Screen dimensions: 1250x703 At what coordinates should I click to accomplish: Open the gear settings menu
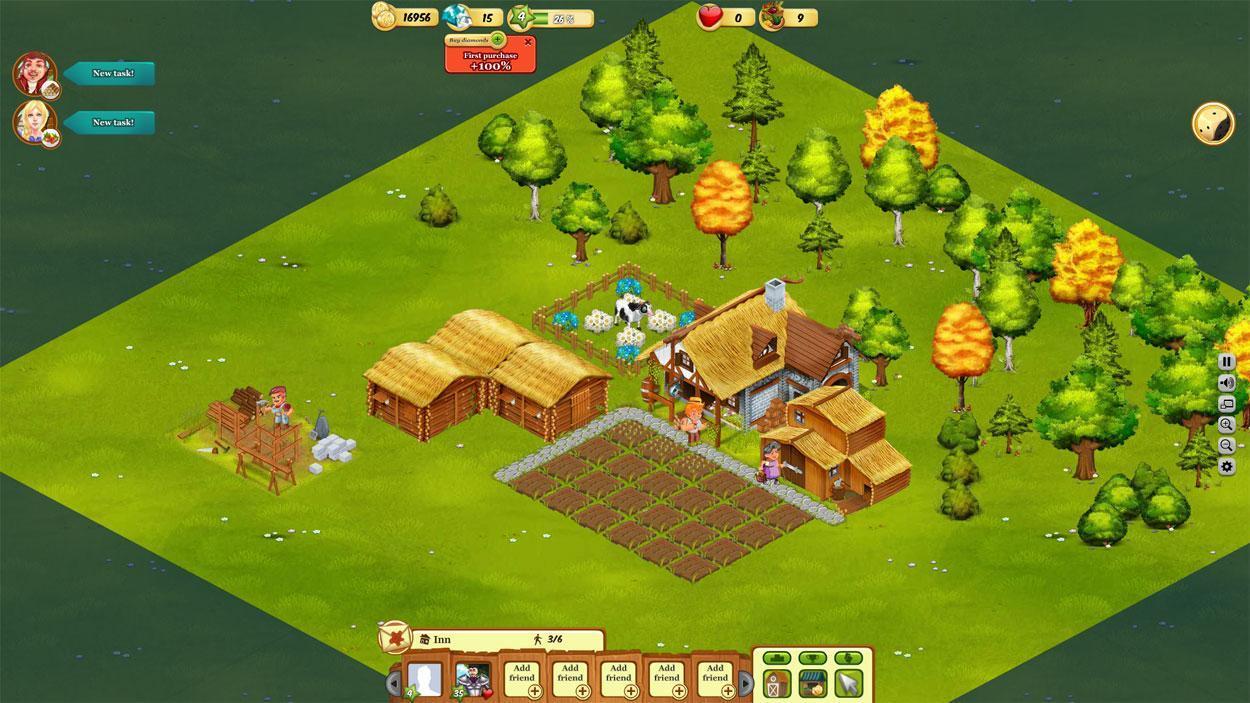click(1227, 467)
